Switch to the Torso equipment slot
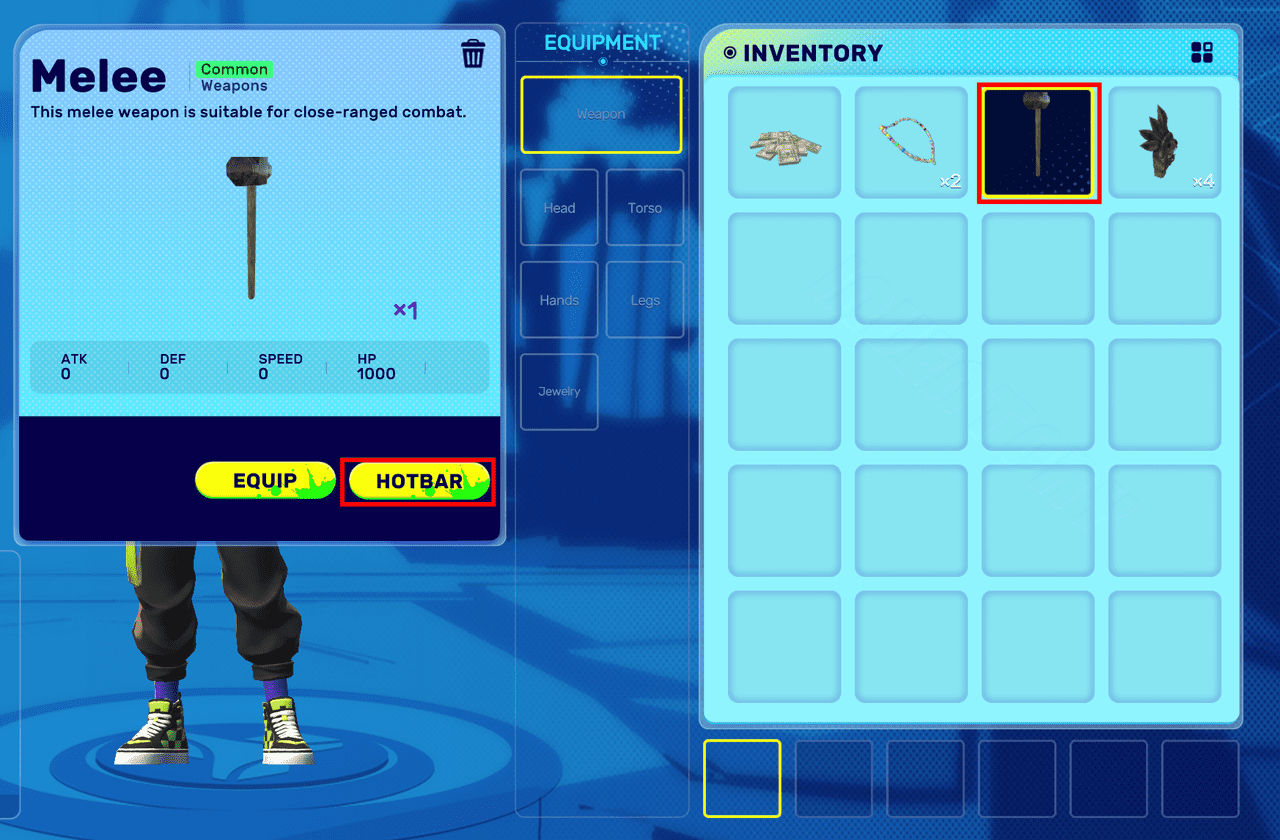This screenshot has height=840, width=1280. [x=644, y=208]
